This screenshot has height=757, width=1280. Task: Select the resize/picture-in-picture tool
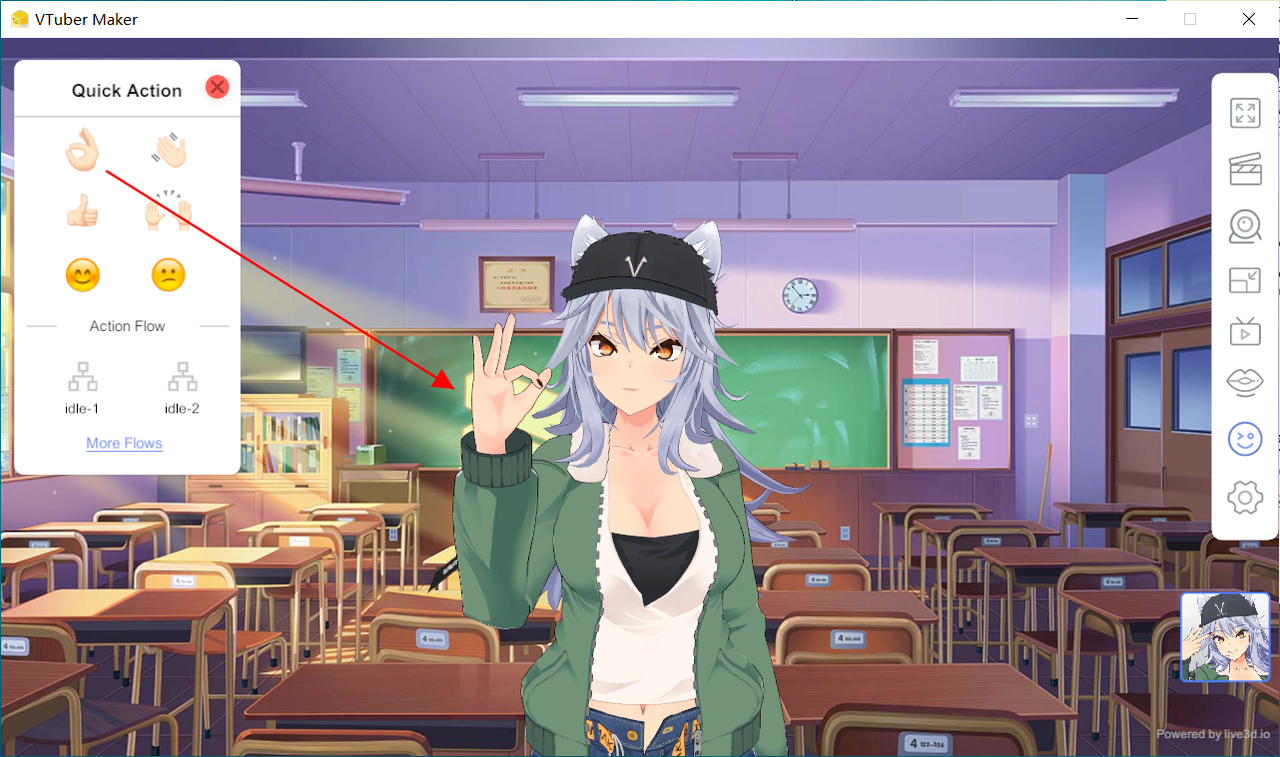tap(1244, 281)
